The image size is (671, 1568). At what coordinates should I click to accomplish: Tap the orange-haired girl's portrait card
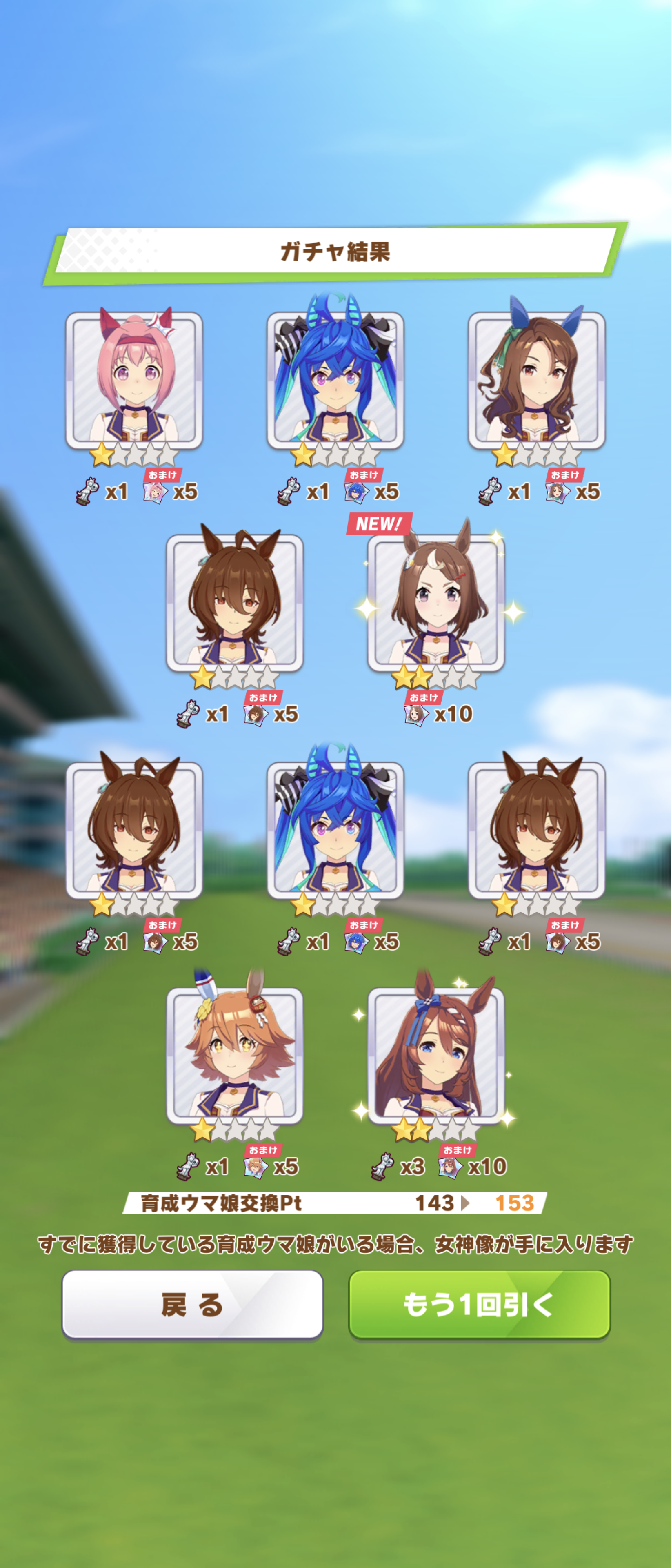click(235, 1056)
